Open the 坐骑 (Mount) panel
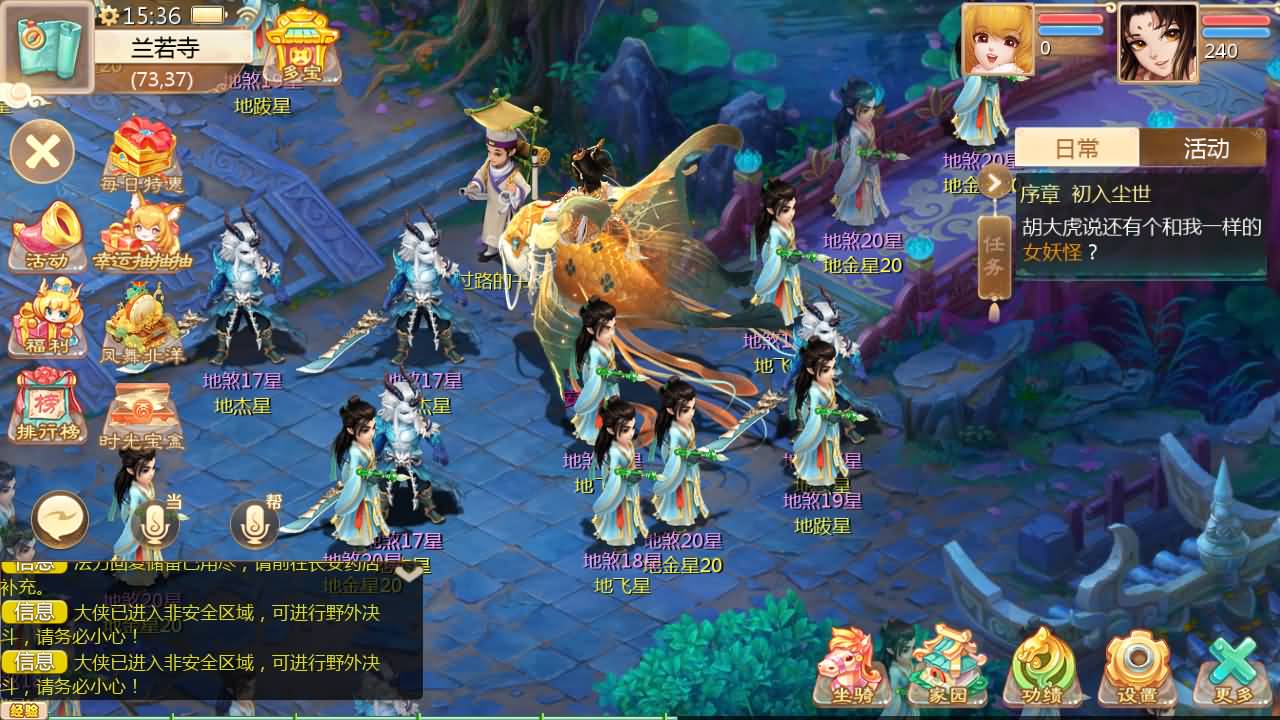The width and height of the screenshot is (1280, 720). pos(851,671)
